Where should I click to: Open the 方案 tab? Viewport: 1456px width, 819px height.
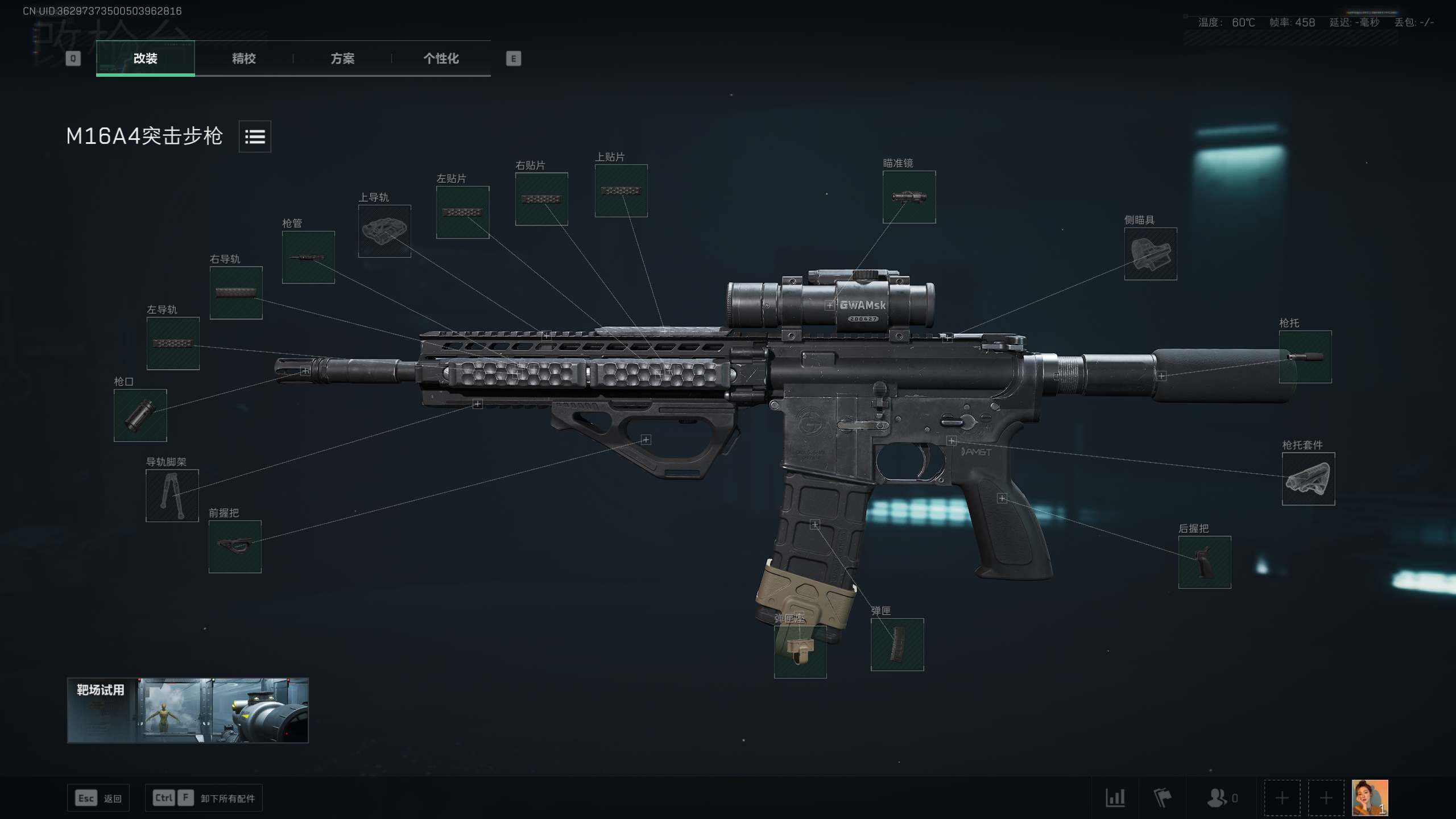[x=342, y=59]
